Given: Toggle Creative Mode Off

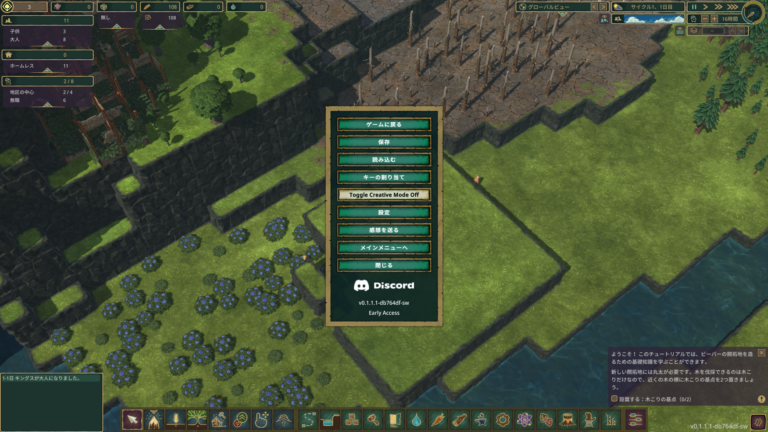Looking at the screenshot, I should click(384, 195).
